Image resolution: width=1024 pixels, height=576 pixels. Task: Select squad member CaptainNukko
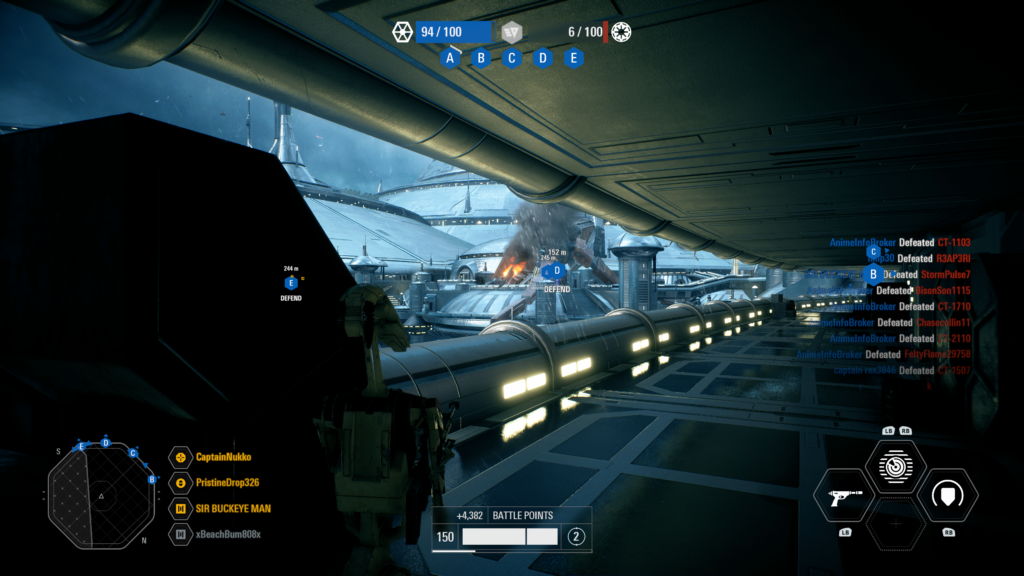(223, 457)
